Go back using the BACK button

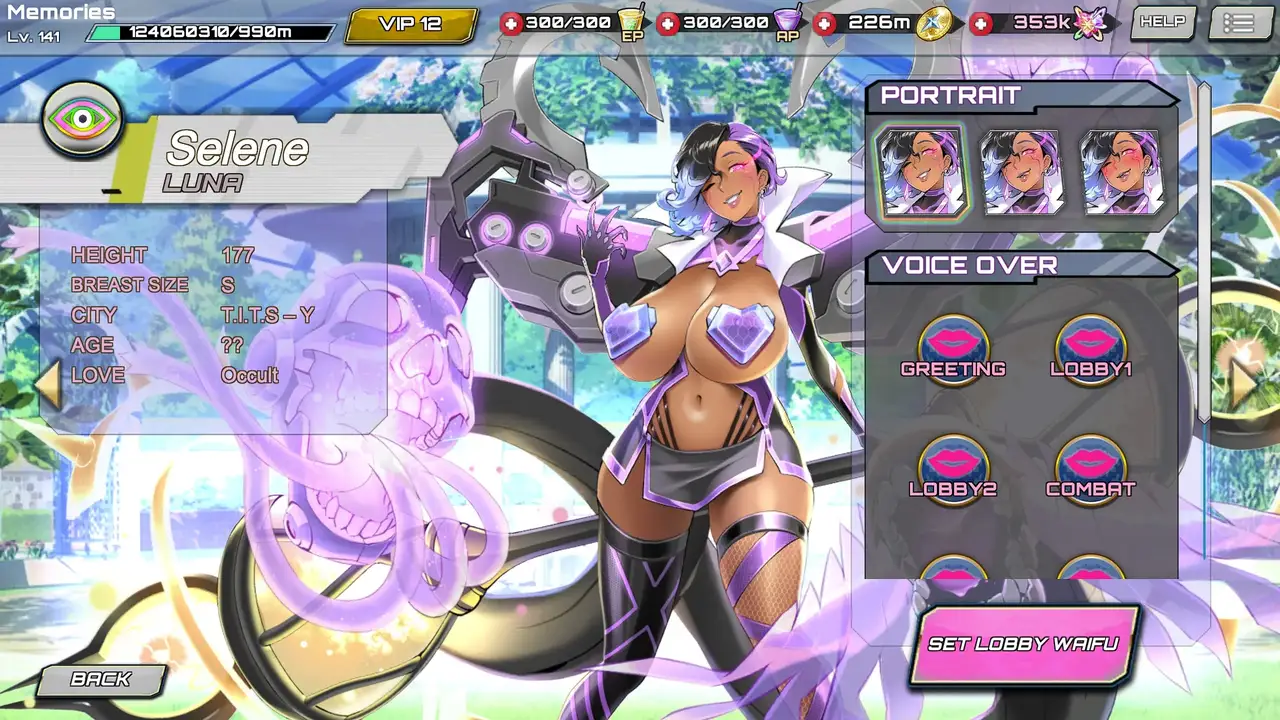tap(101, 680)
